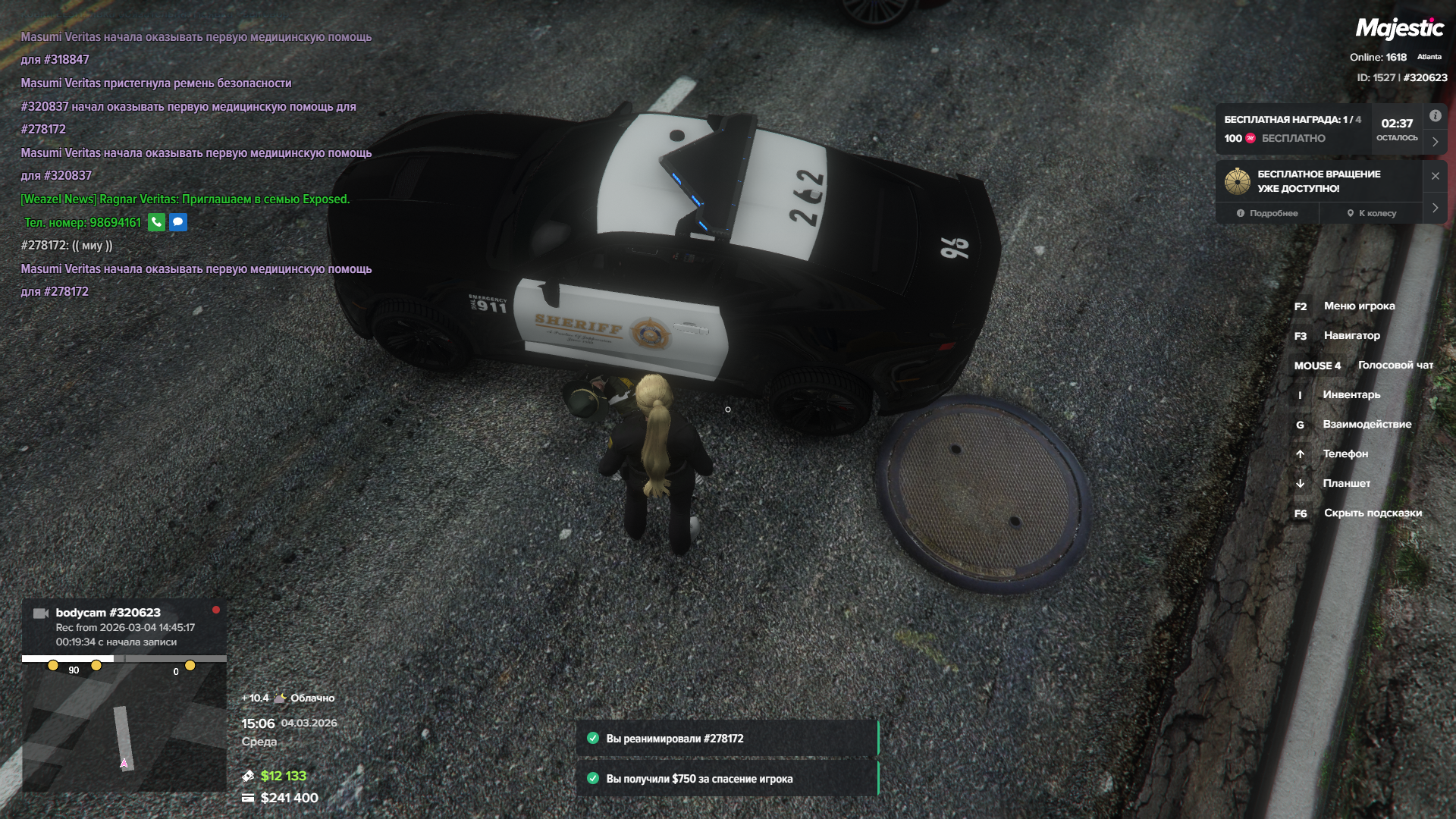Close the free spin notification
The image size is (1456, 819).
pyautogui.click(x=1435, y=176)
